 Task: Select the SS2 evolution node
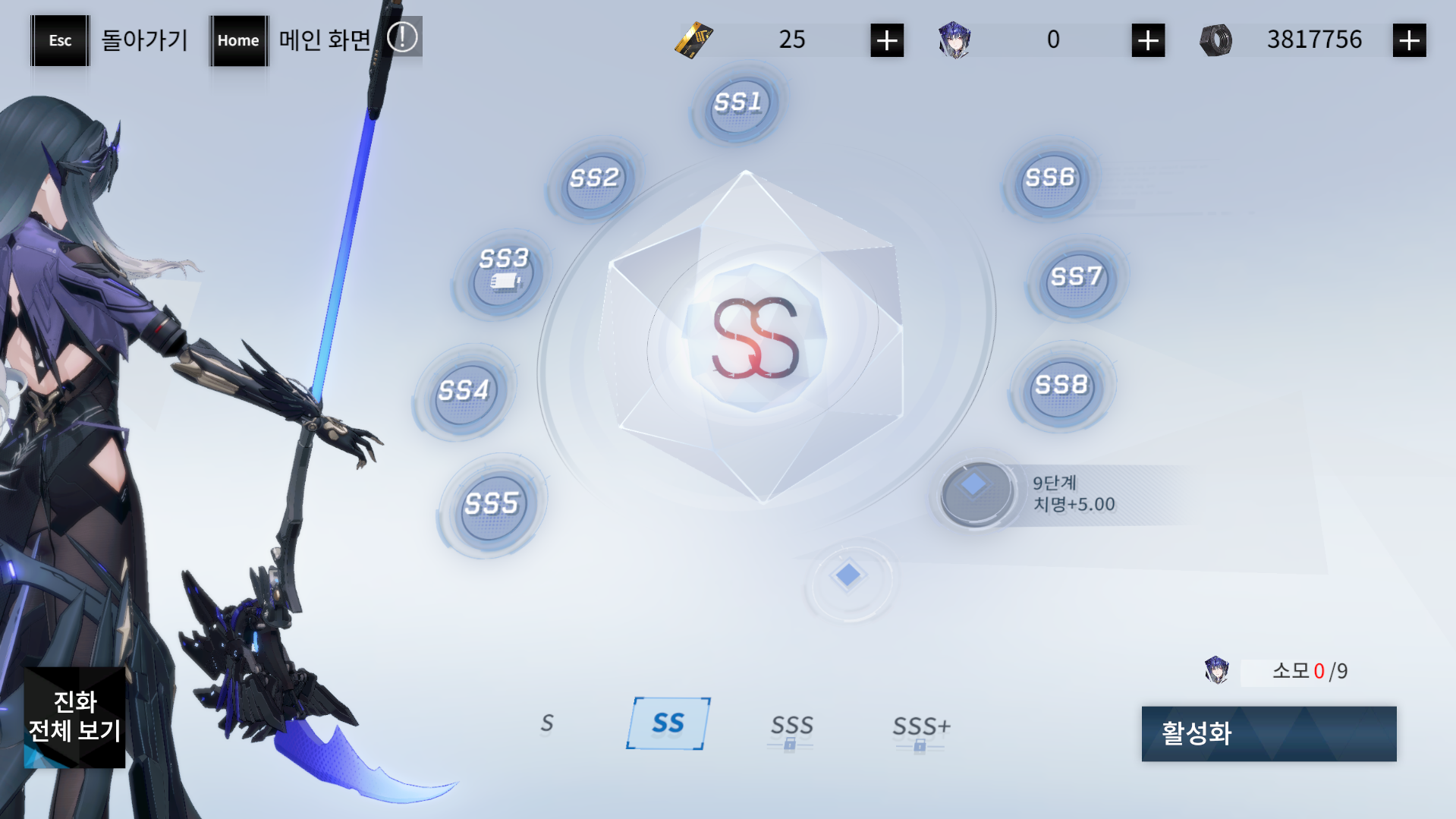click(x=595, y=181)
